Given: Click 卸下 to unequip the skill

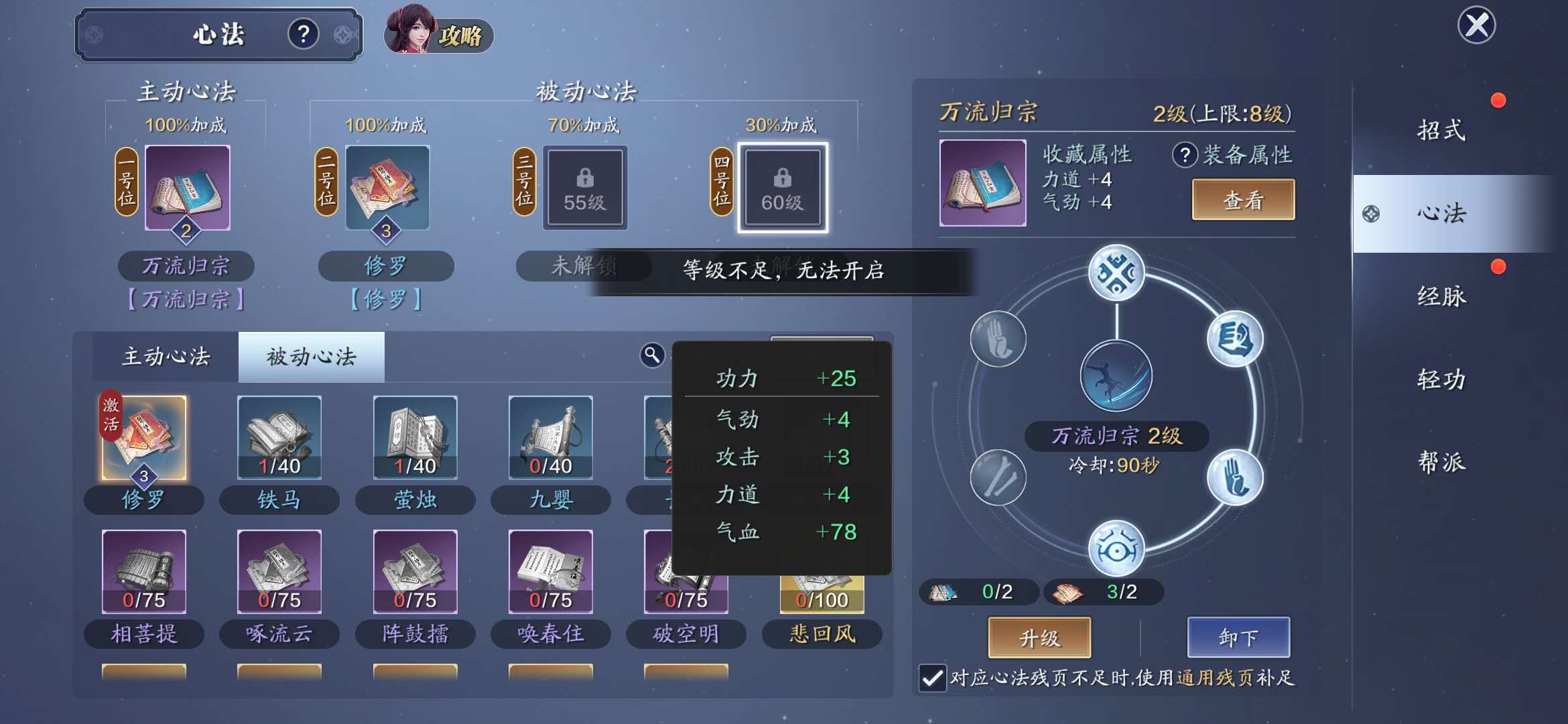Looking at the screenshot, I should point(1238,638).
